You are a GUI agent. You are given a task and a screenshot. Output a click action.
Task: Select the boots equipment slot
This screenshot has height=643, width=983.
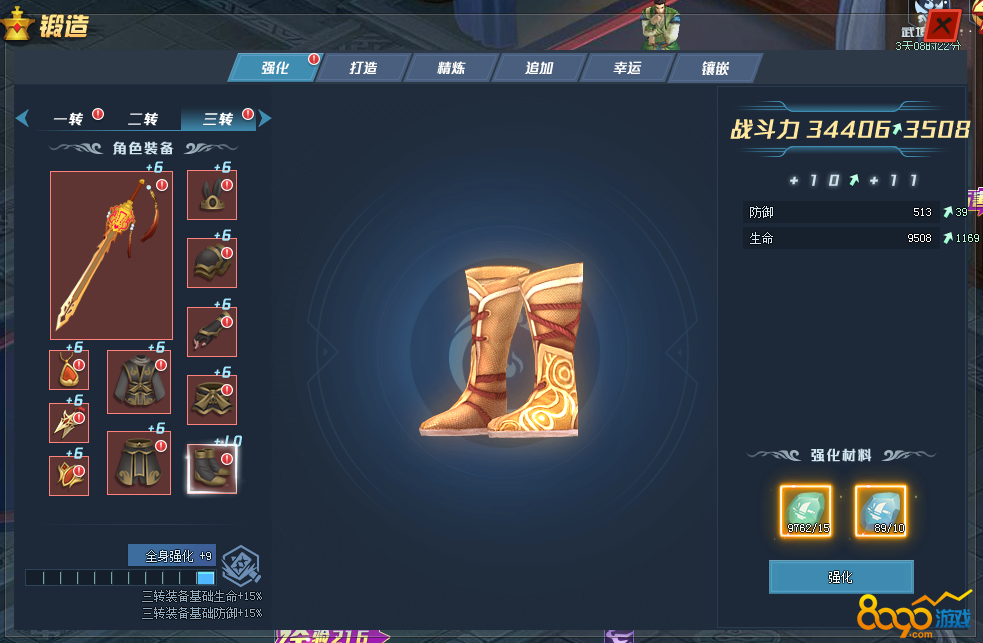(x=212, y=468)
